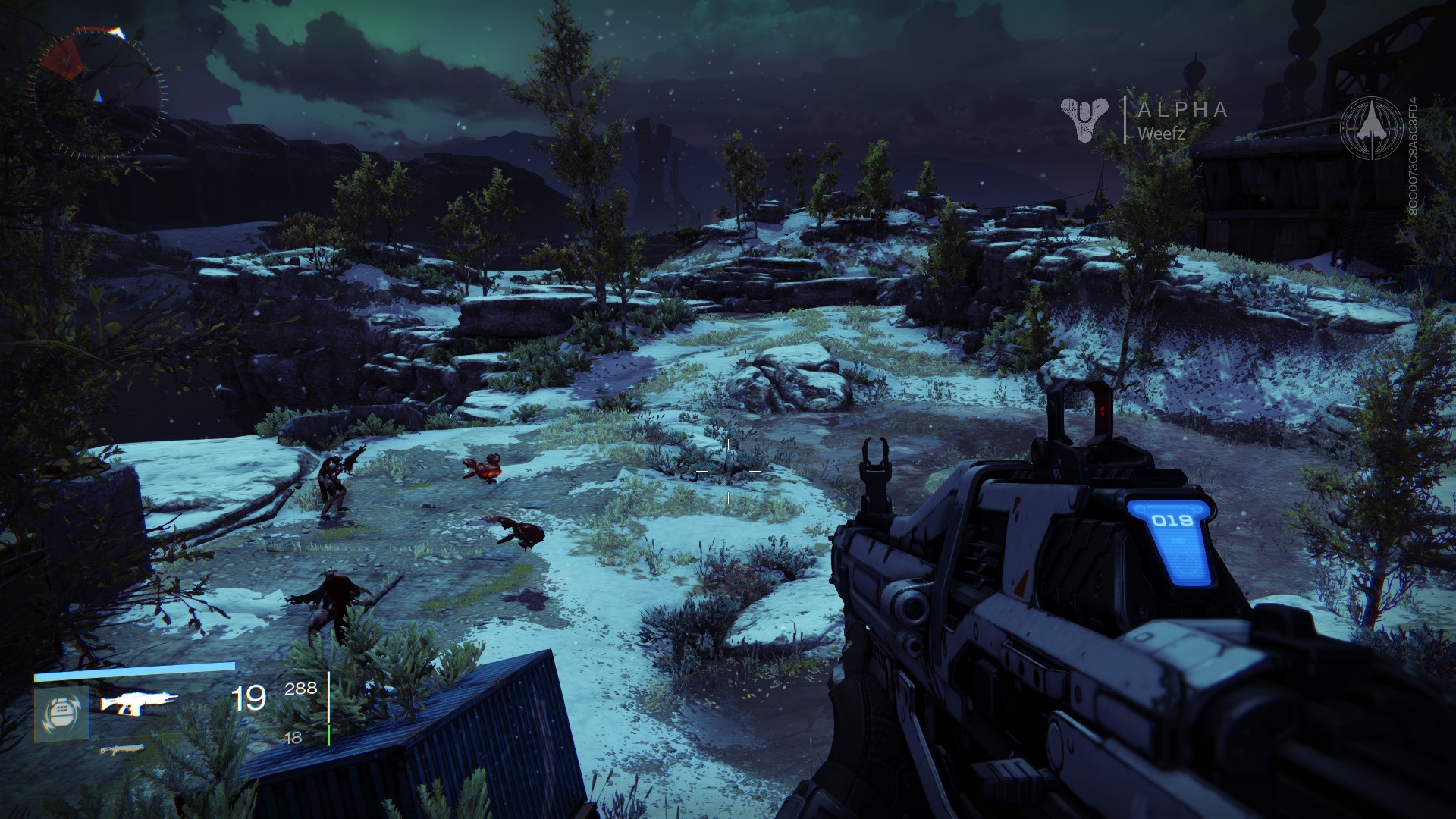Choose the equipped primary rifle icon
The height and width of the screenshot is (819, 1456).
point(139,703)
